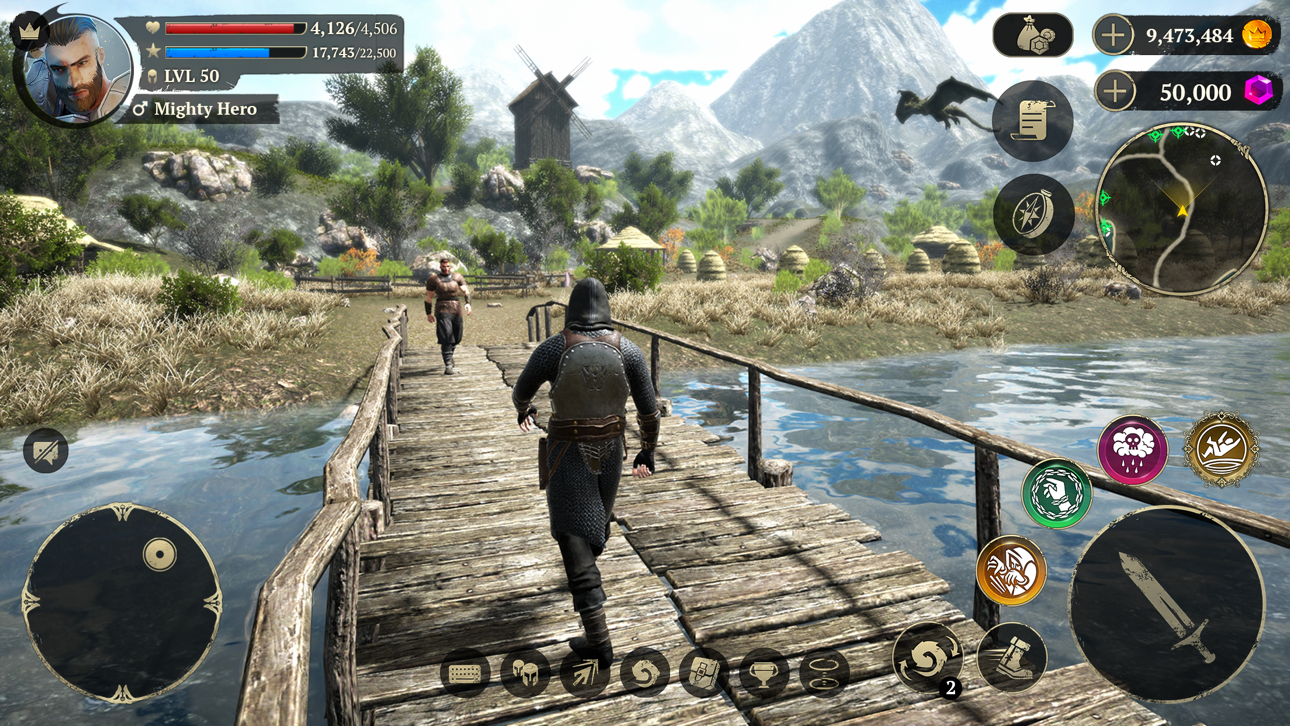Open the money bag rewards icon
This screenshot has width=1290, height=726.
(1032, 36)
